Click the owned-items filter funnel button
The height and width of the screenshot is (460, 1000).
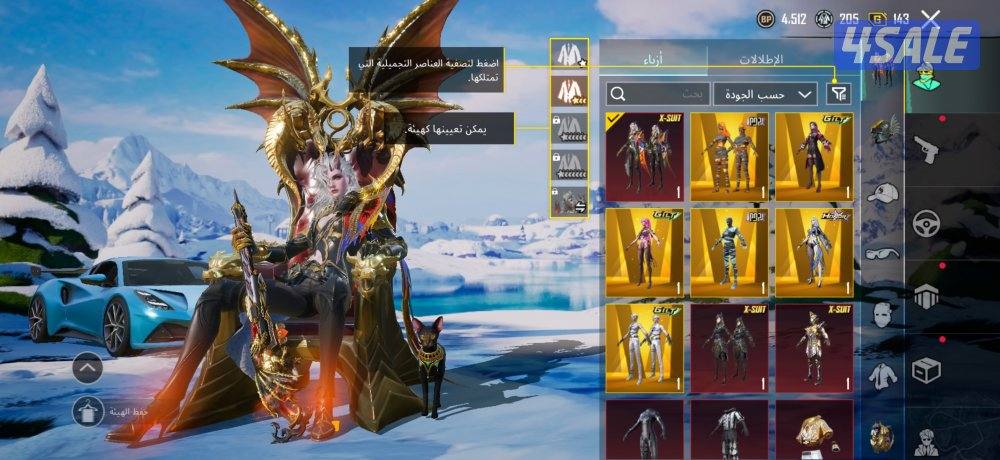click(839, 94)
